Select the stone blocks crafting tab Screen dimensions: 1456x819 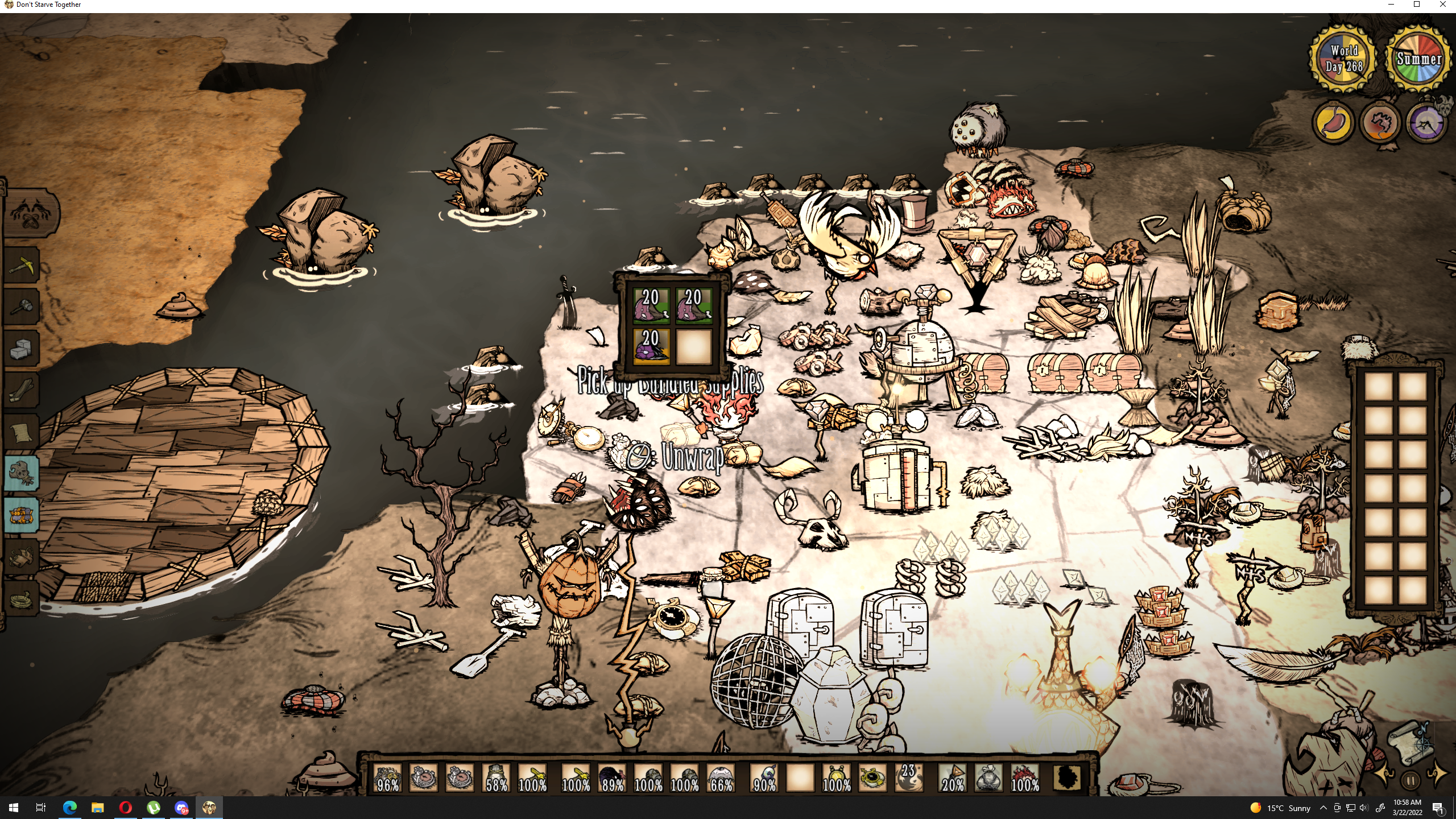pyautogui.click(x=22, y=349)
